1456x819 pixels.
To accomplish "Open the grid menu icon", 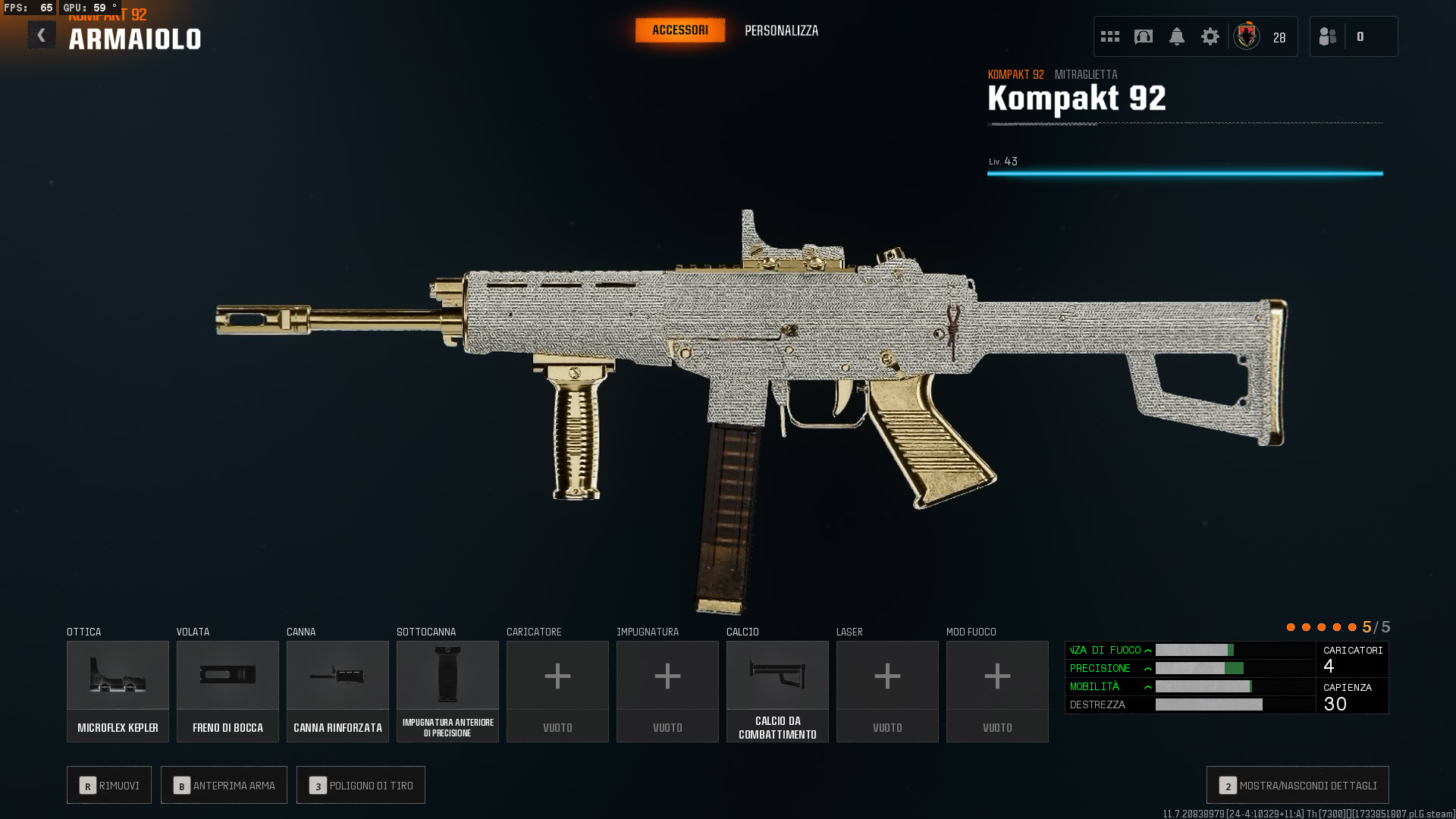I will [1110, 36].
